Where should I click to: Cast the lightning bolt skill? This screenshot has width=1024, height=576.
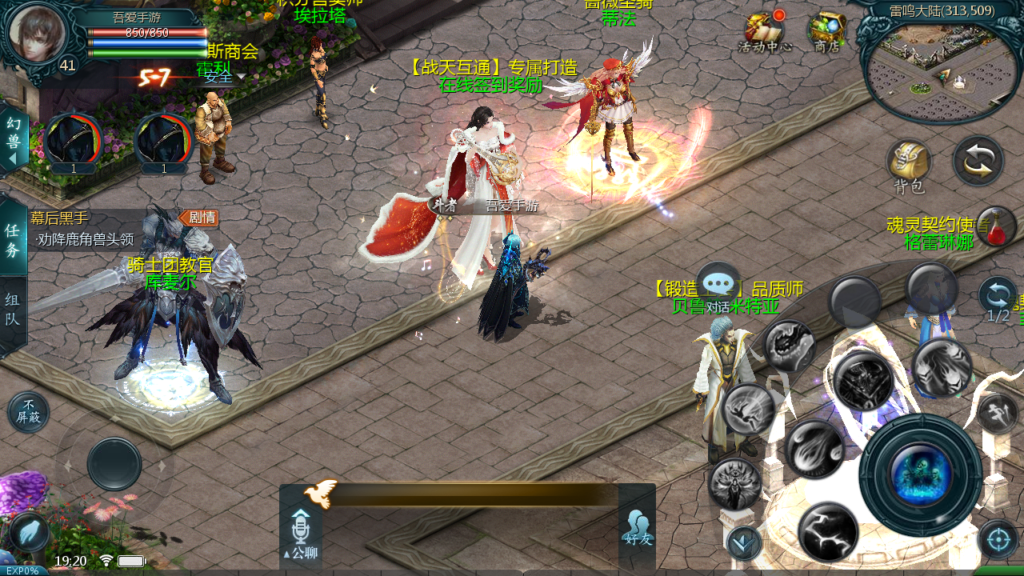coord(827,530)
